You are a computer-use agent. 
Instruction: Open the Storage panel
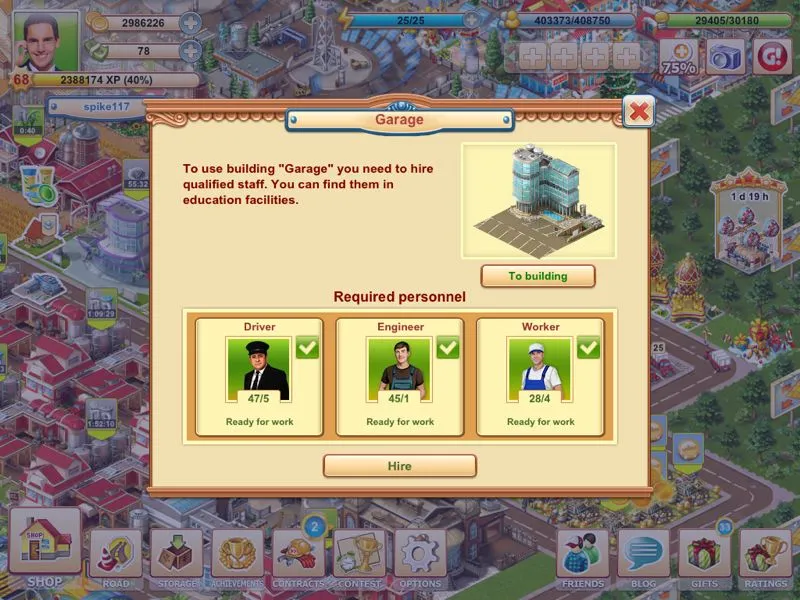[176, 556]
